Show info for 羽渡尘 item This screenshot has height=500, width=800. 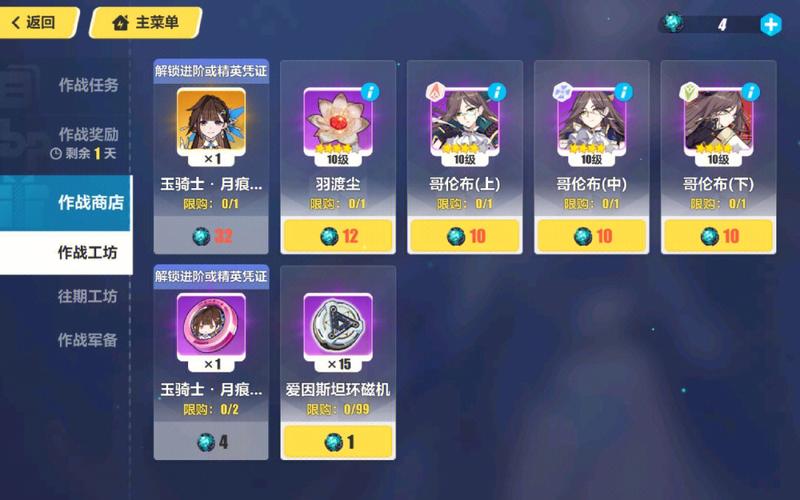370,92
